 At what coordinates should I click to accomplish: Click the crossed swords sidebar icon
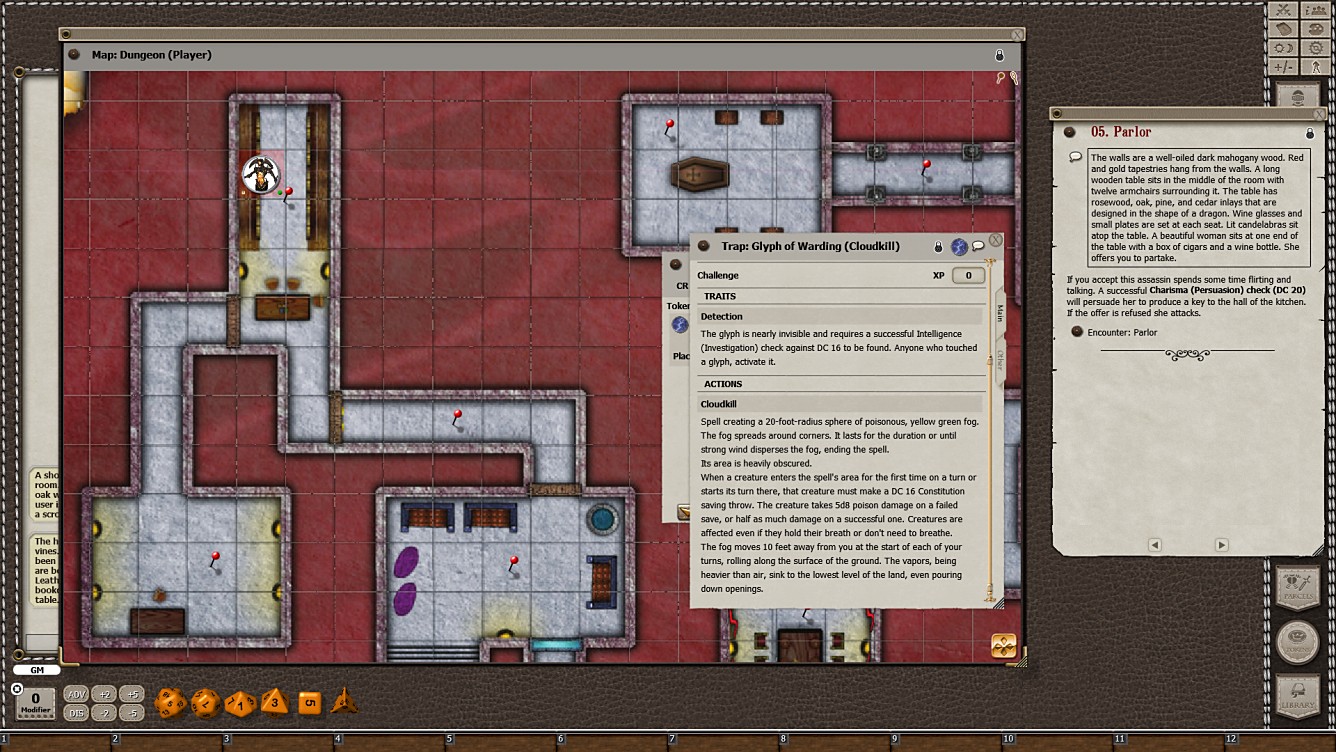click(x=1283, y=10)
